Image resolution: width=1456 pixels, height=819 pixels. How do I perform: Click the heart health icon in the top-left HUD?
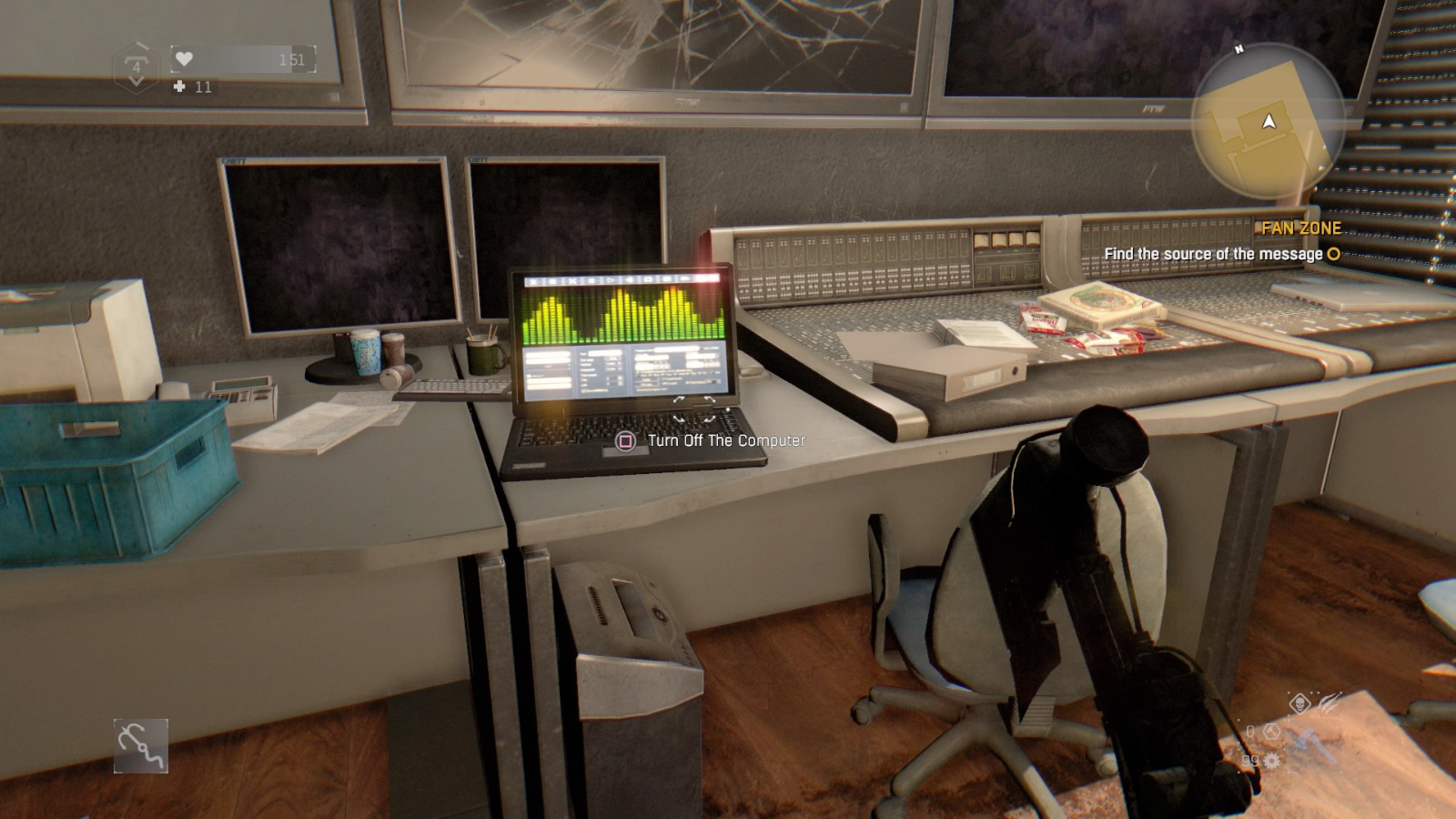point(182,56)
